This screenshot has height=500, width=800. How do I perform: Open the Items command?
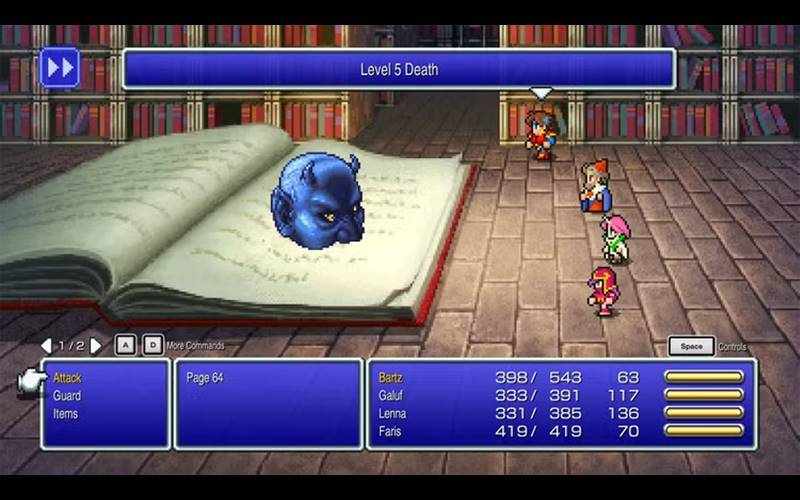click(65, 414)
